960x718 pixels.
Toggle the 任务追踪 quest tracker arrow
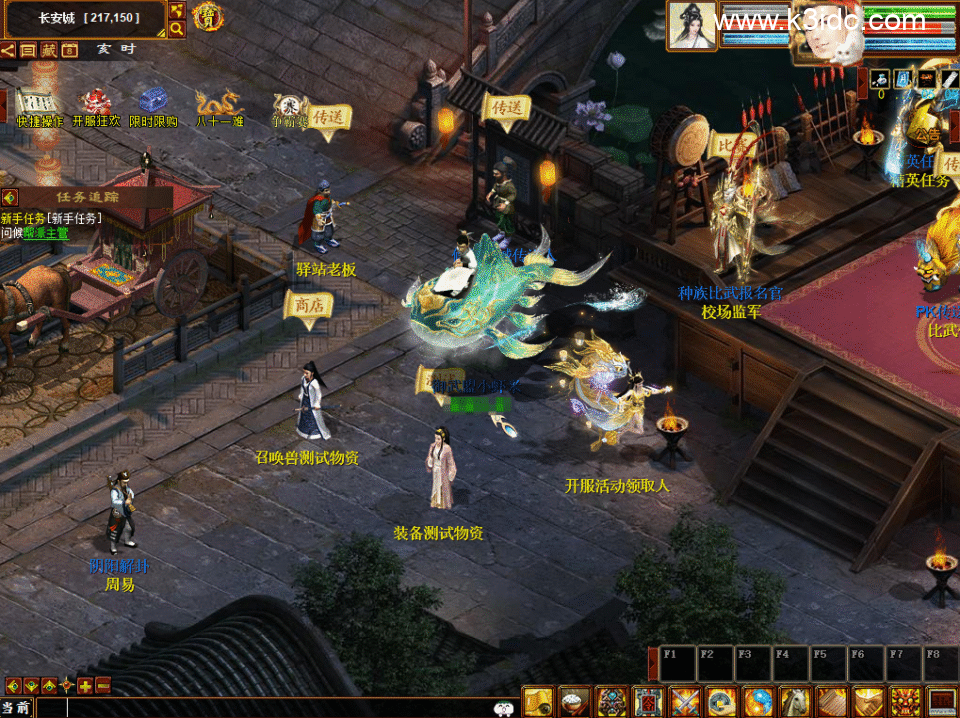click(x=10, y=197)
